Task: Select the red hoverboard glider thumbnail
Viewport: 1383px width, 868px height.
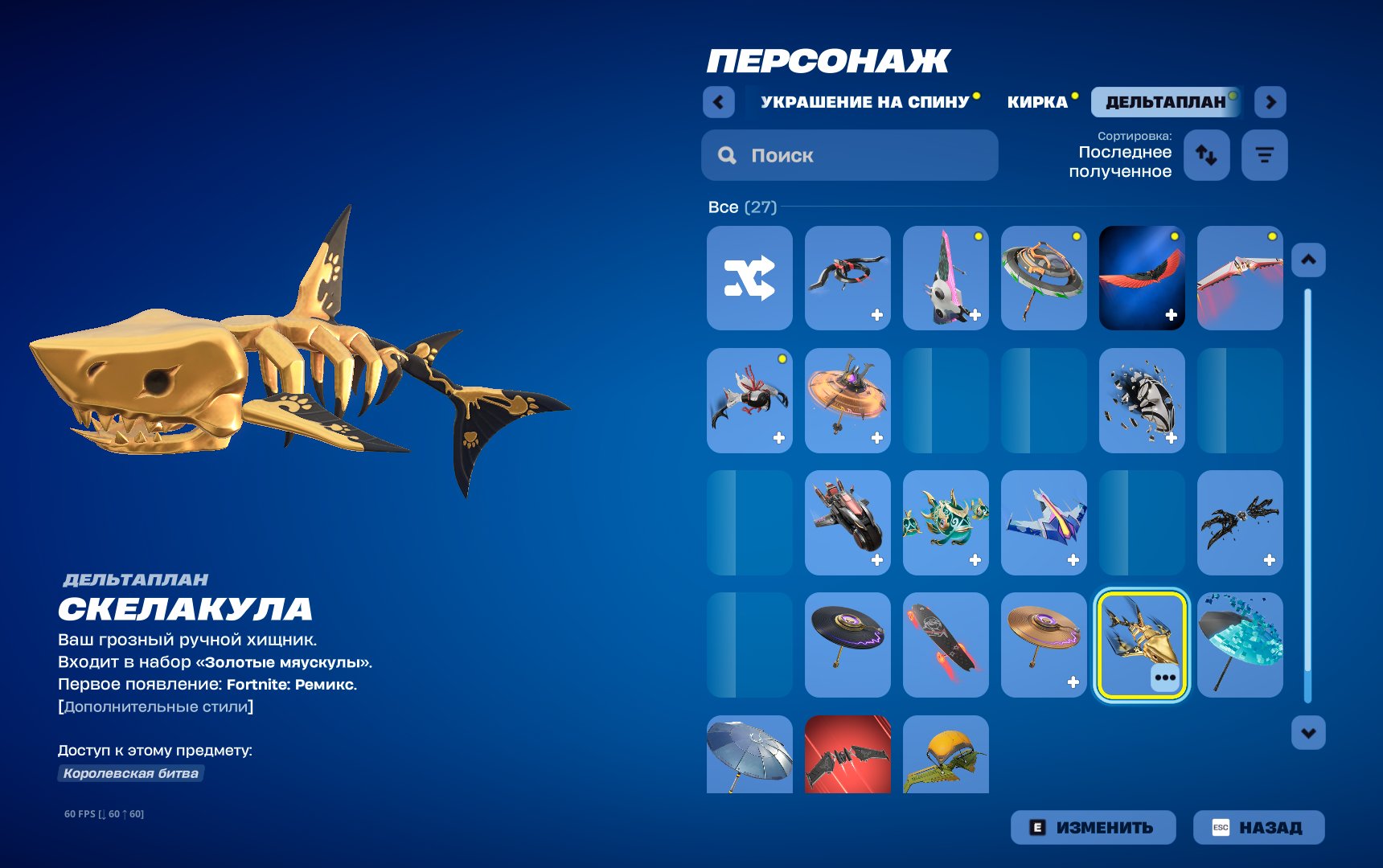Action: [x=946, y=645]
